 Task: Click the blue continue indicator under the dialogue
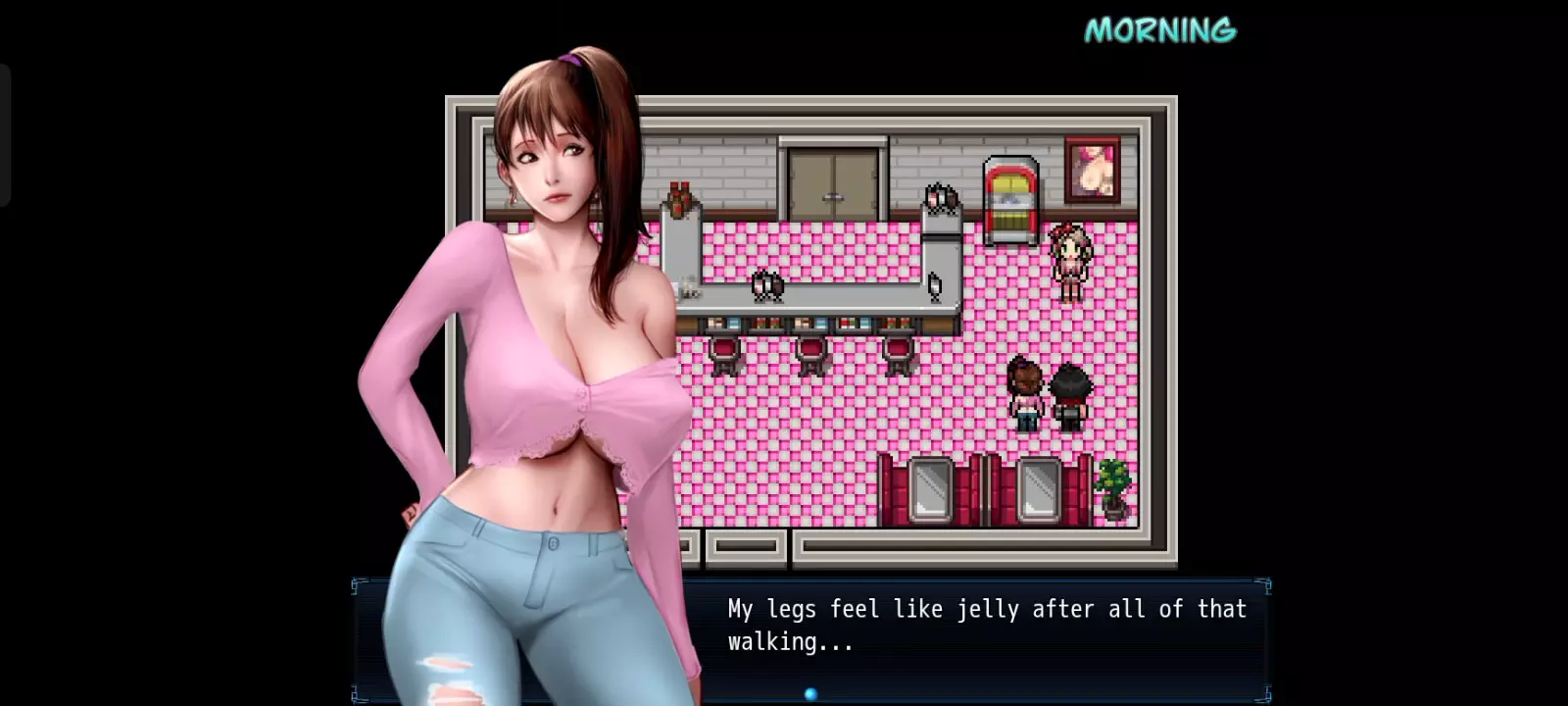810,694
